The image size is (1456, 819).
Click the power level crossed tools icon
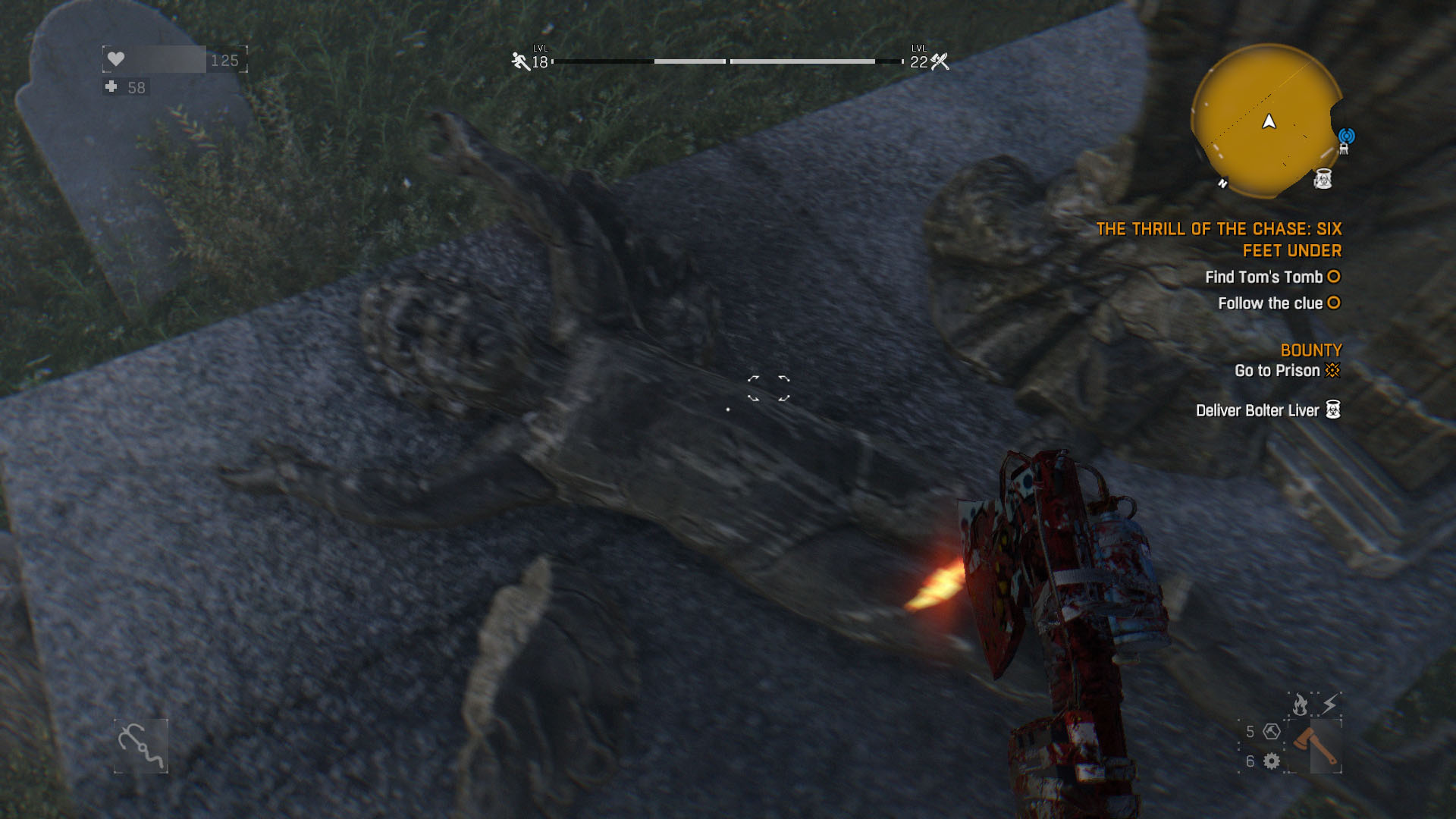coord(940,61)
